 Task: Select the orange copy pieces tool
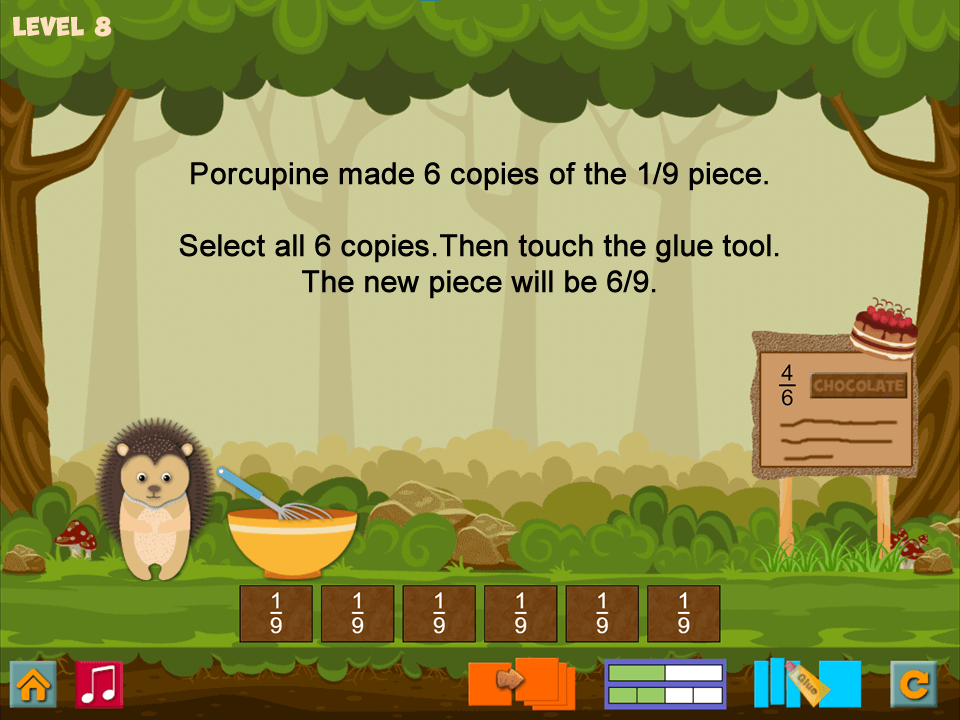(521, 682)
